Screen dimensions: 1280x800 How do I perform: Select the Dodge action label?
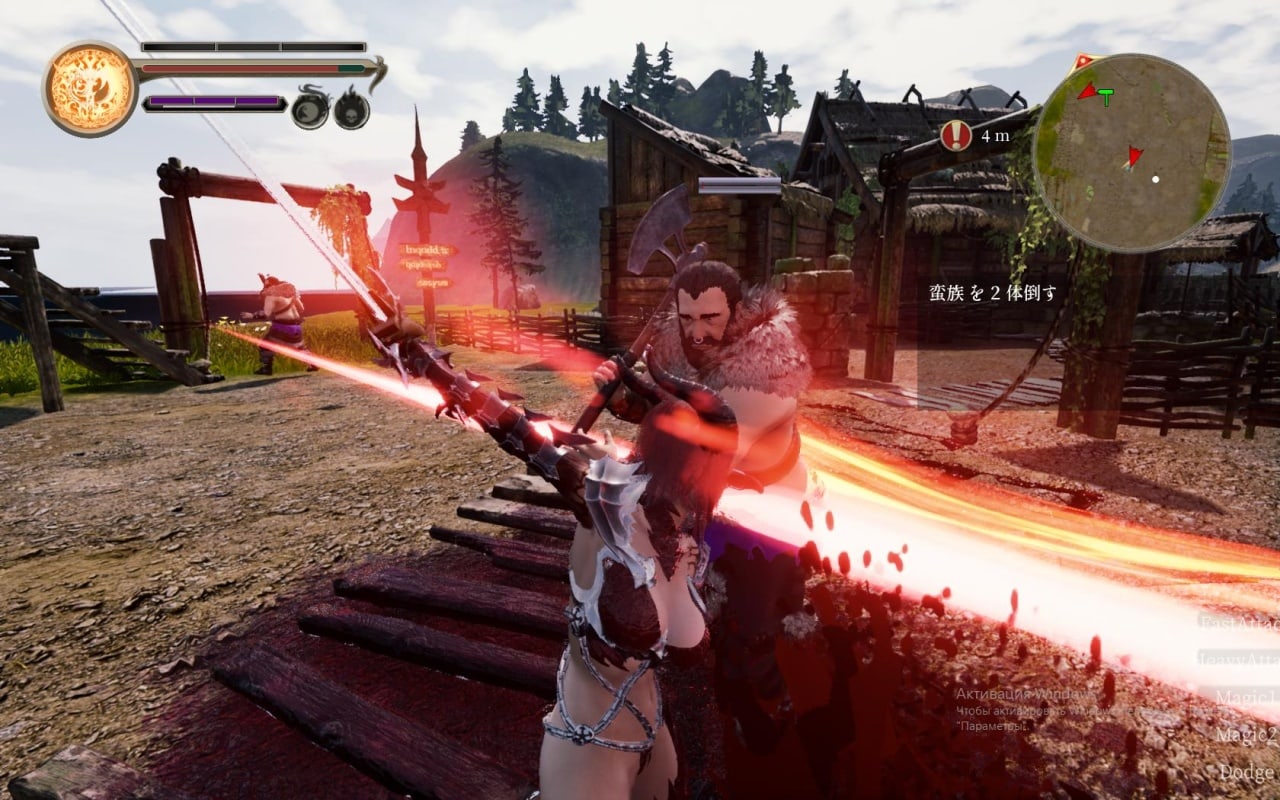click(1246, 772)
